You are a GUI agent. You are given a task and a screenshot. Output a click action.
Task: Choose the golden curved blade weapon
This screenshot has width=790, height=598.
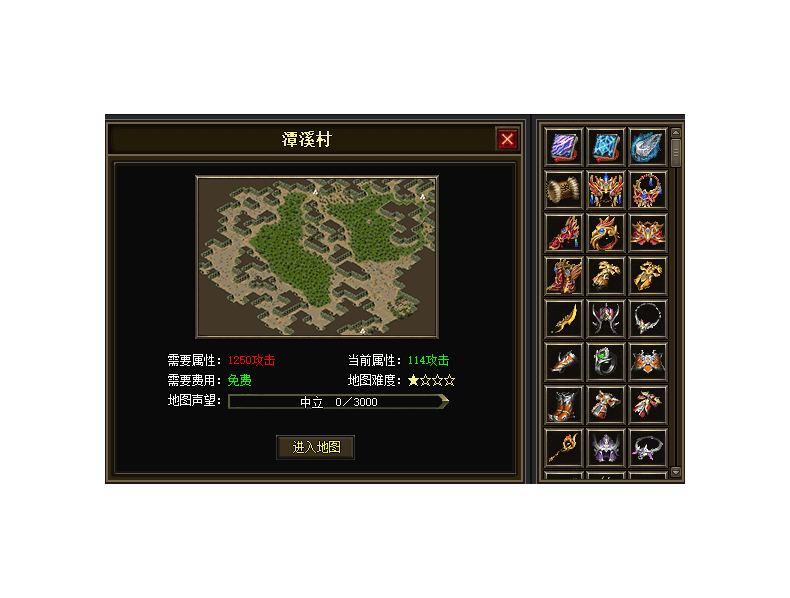click(564, 319)
